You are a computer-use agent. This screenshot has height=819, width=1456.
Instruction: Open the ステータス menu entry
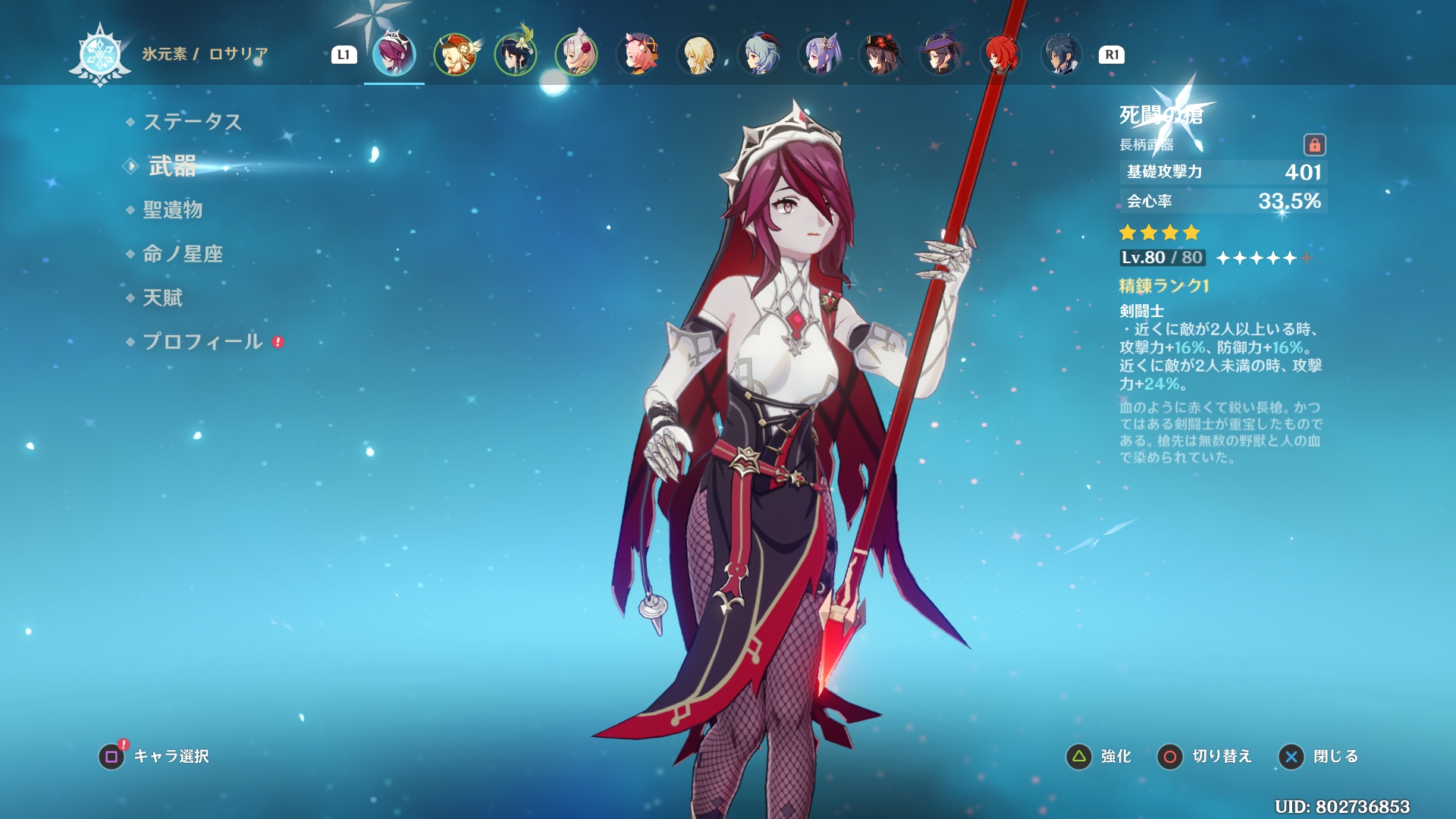point(192,122)
